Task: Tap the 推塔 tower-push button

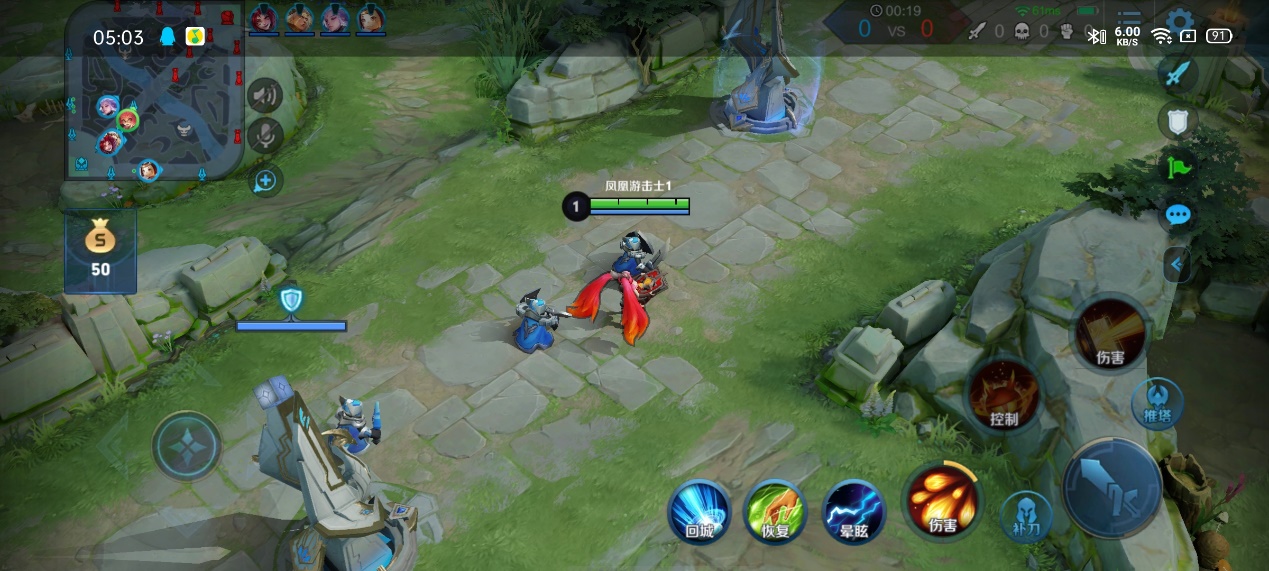Action: (1157, 403)
